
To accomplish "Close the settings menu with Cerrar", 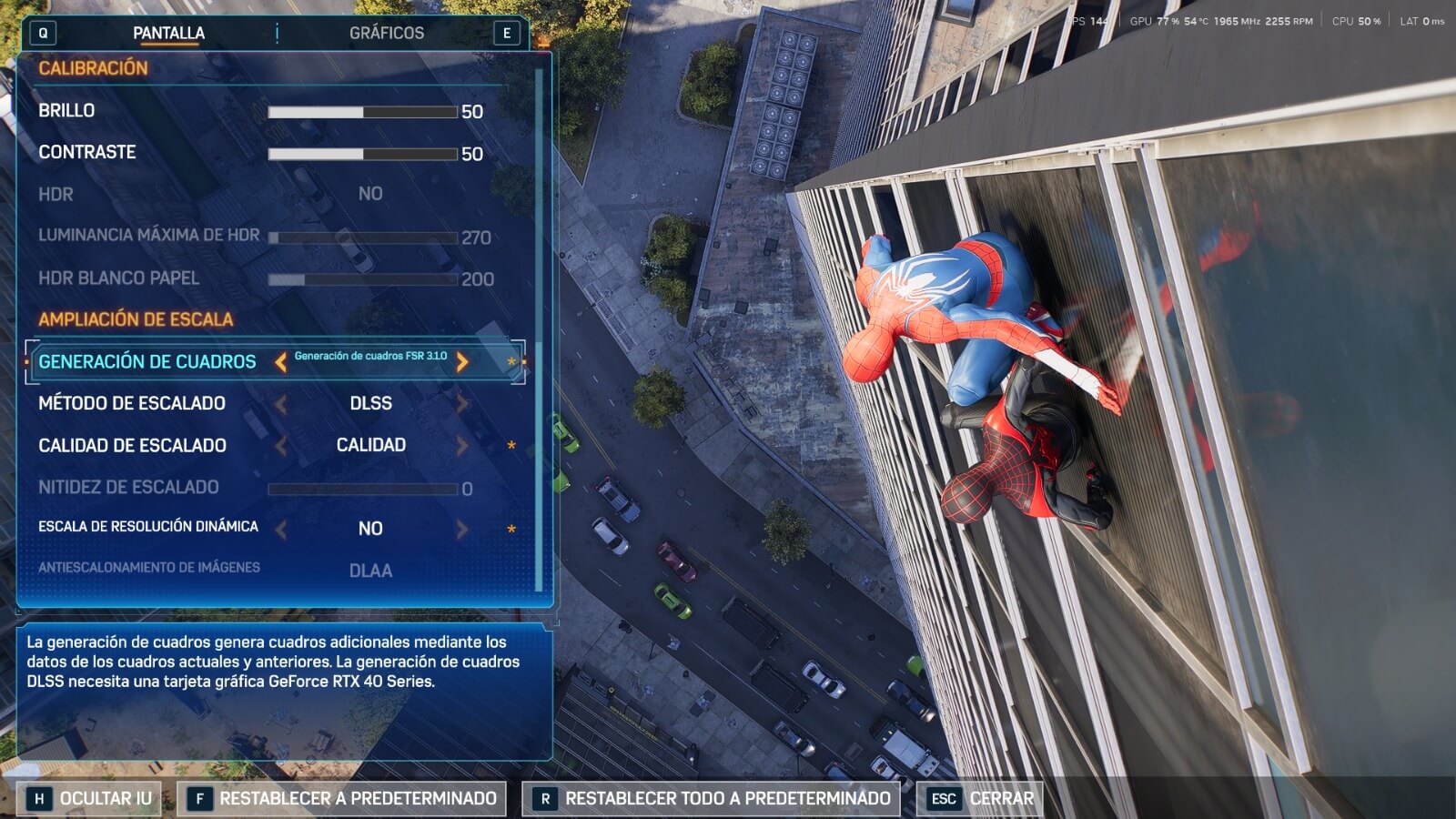I will [x=981, y=799].
